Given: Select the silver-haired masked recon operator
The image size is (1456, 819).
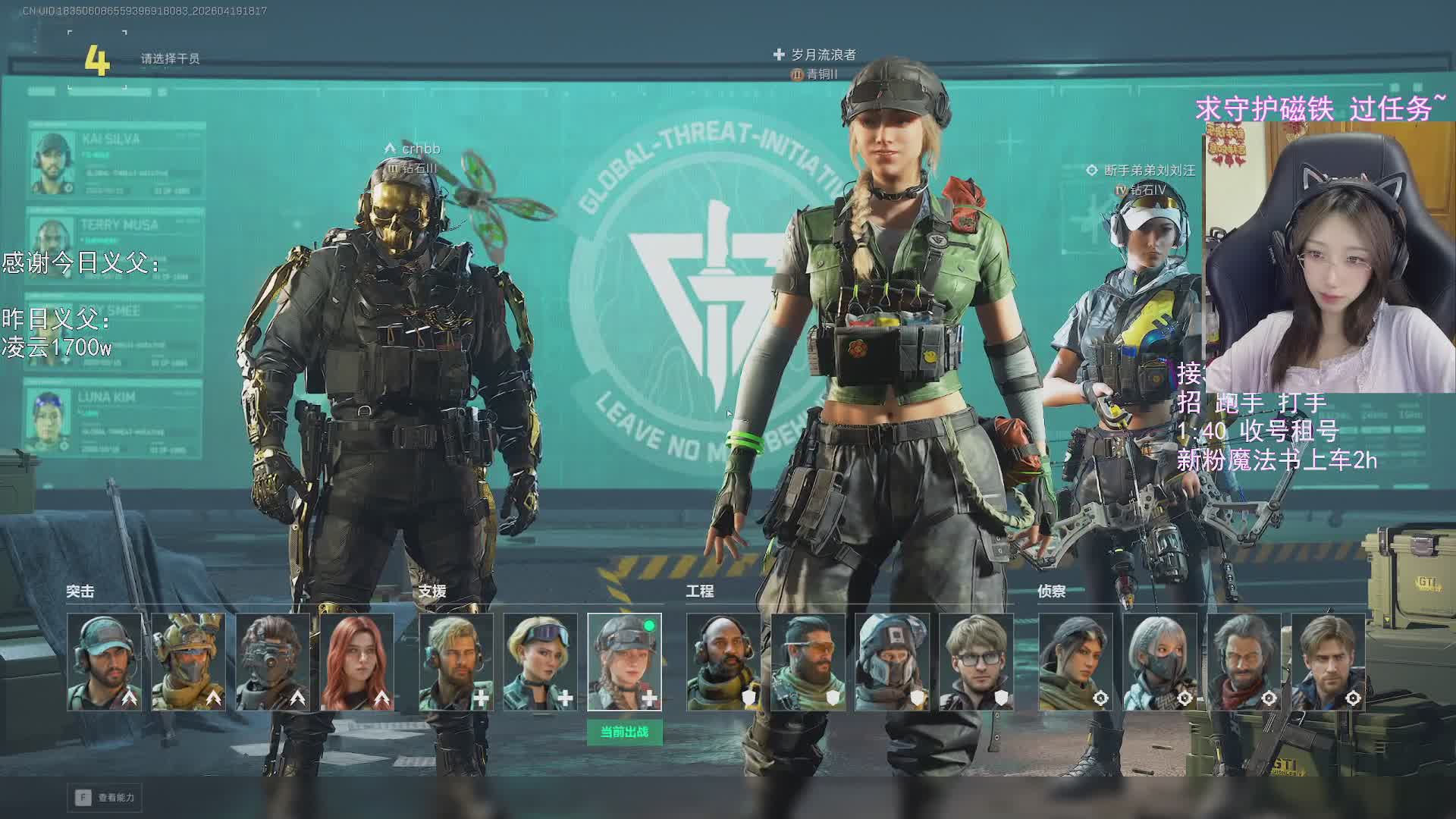Looking at the screenshot, I should [x=1160, y=661].
